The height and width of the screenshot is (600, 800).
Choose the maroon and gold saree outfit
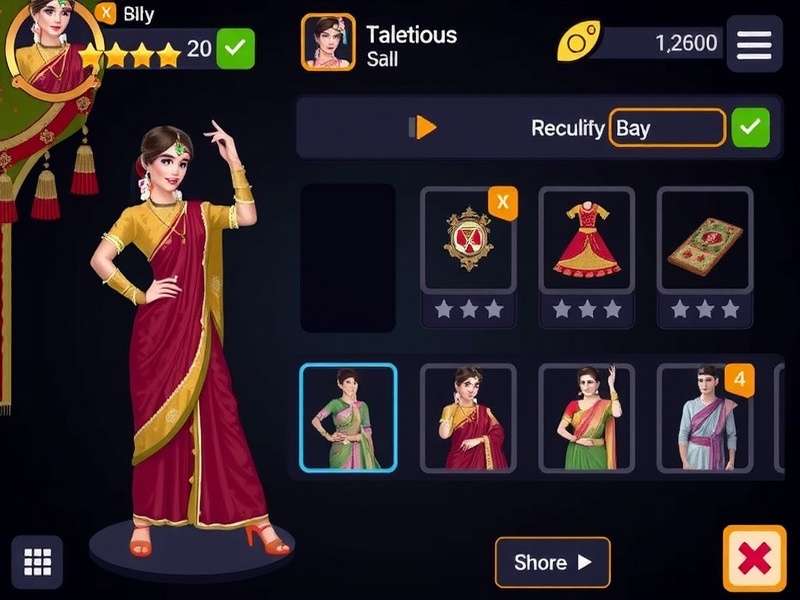click(467, 418)
